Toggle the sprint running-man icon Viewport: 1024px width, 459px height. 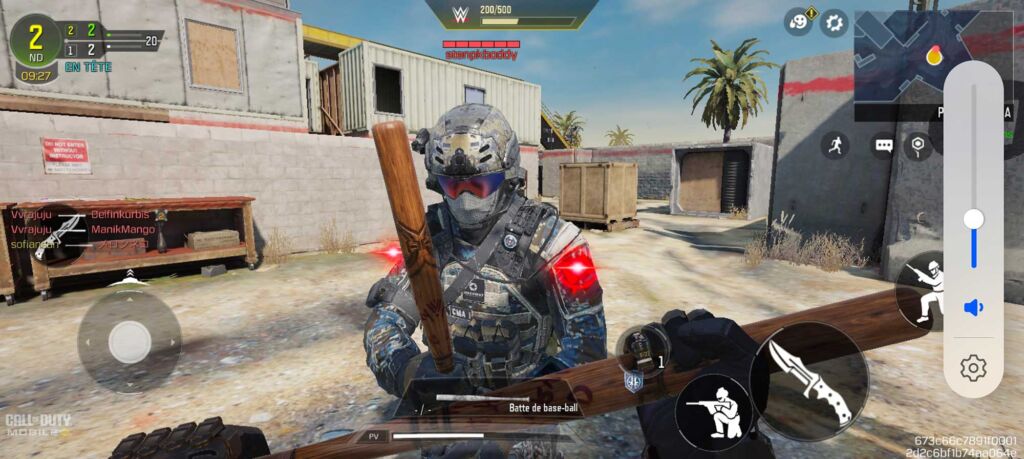click(x=835, y=146)
